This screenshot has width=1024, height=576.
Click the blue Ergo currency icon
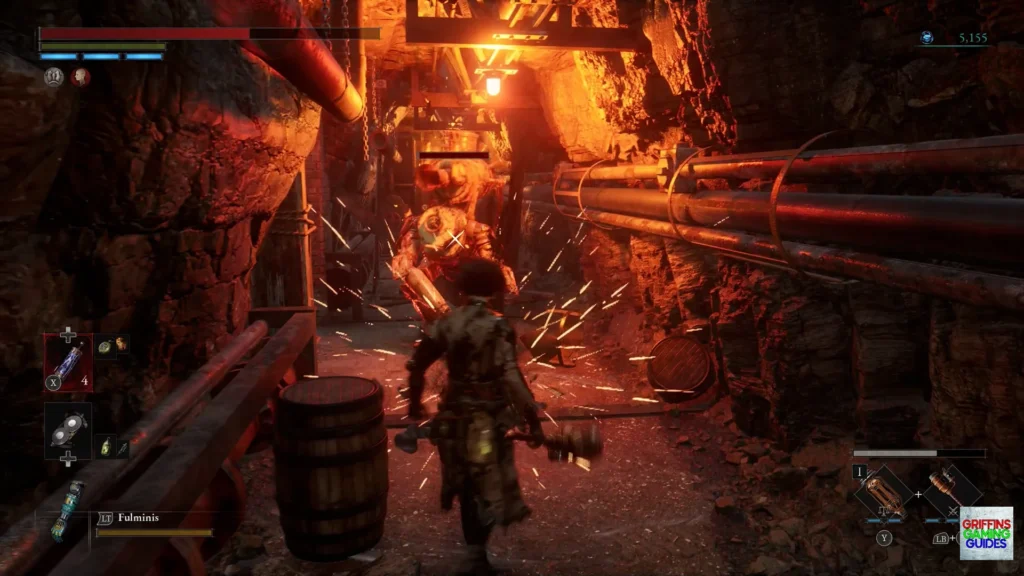click(927, 38)
